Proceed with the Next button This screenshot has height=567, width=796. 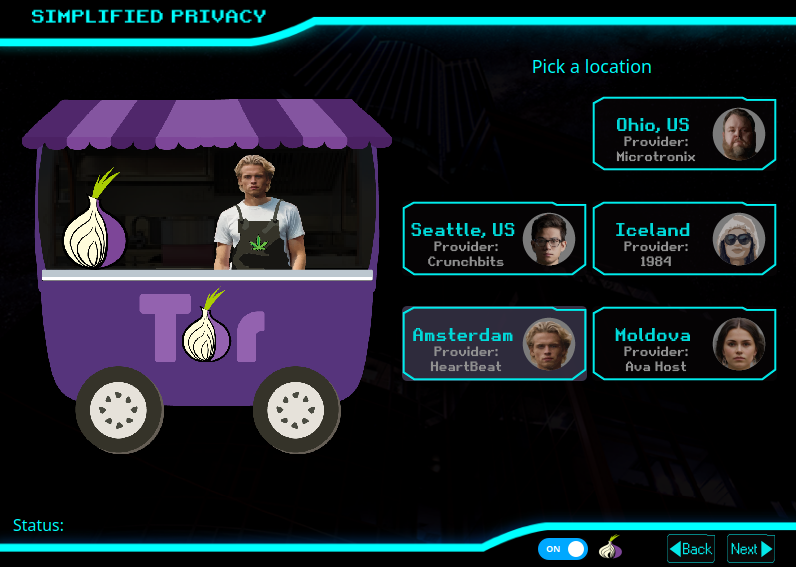pyautogui.click(x=751, y=549)
